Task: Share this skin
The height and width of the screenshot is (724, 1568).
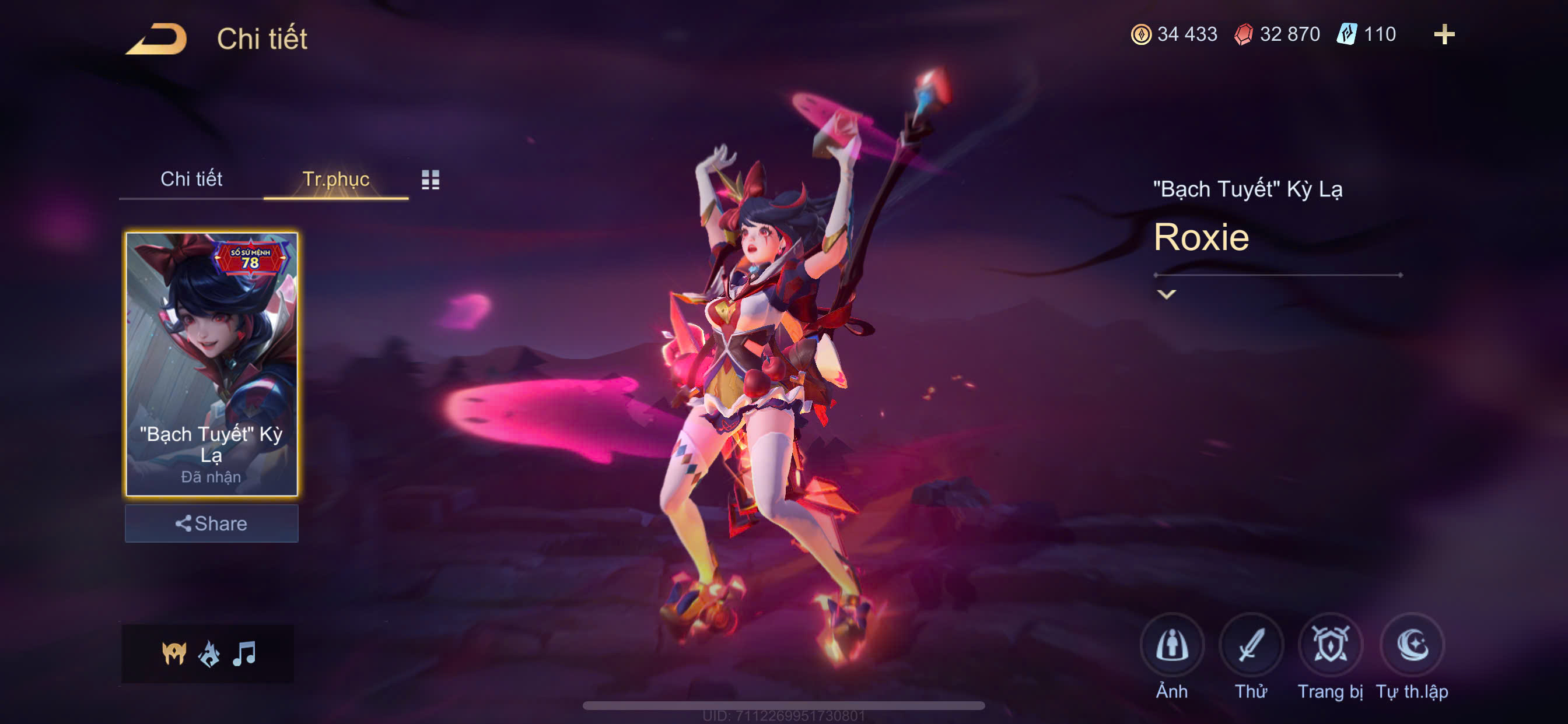Action: 211,523
